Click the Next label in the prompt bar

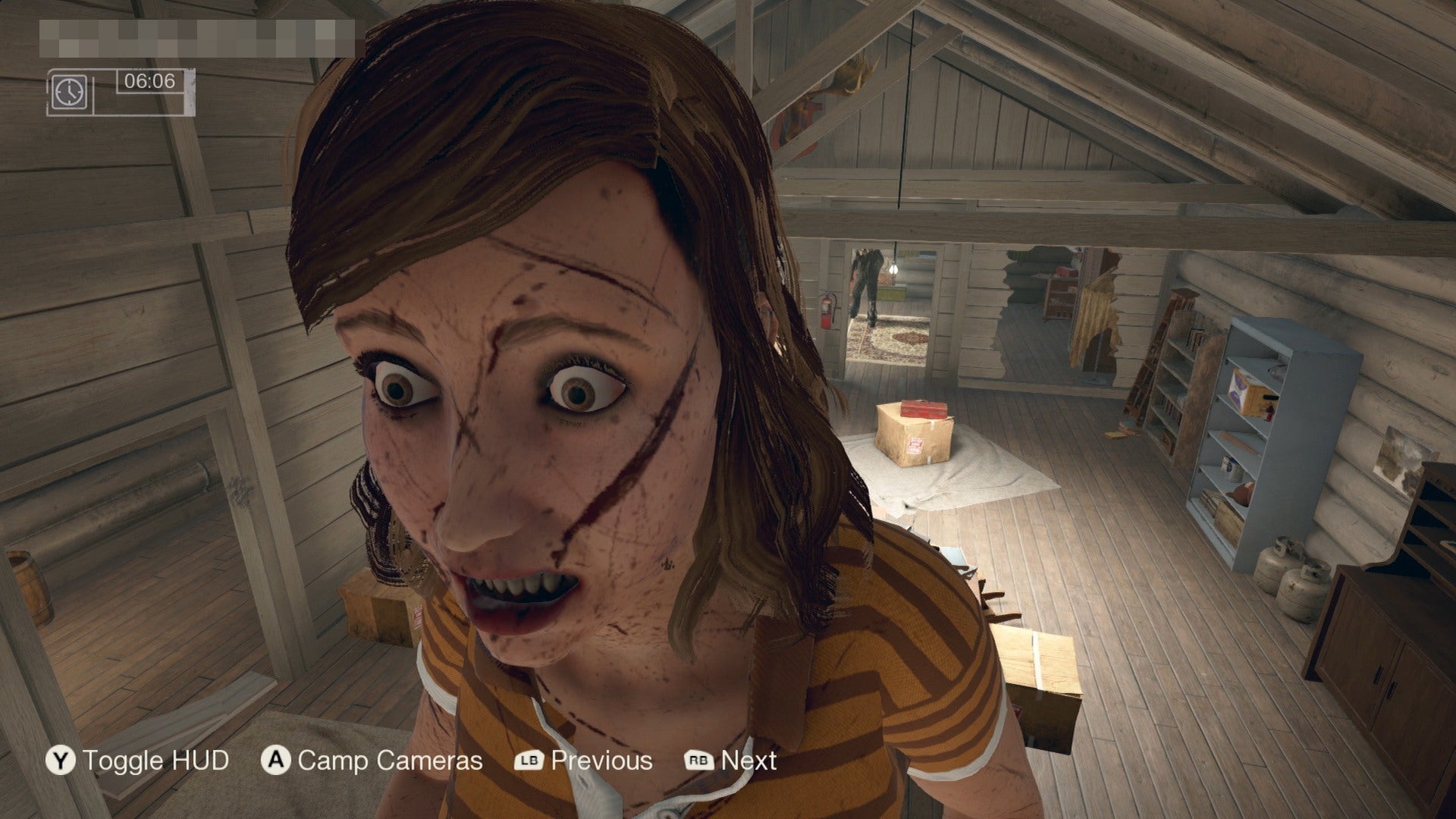[x=748, y=759]
